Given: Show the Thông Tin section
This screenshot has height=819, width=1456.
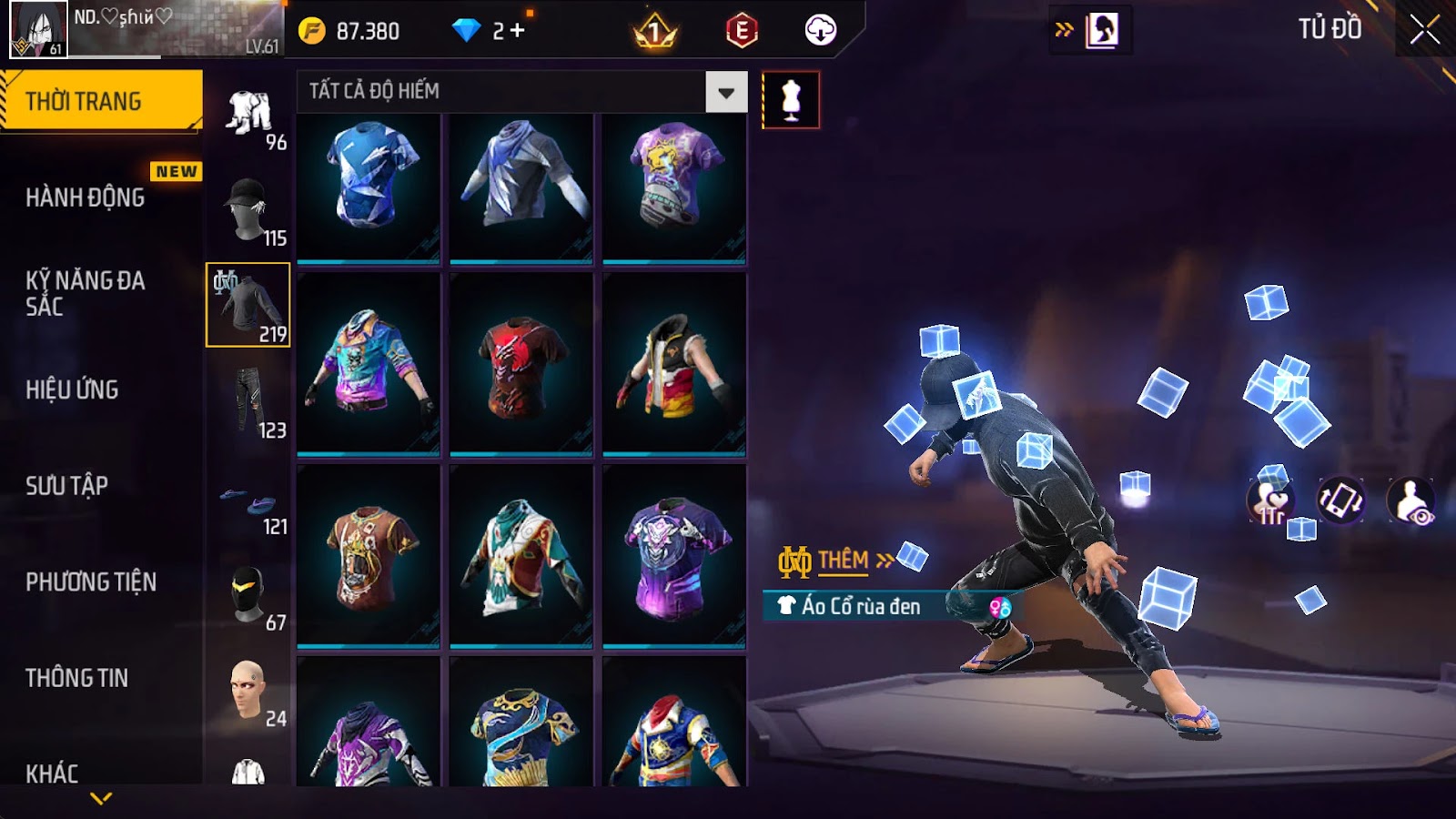Looking at the screenshot, I should point(76,678).
